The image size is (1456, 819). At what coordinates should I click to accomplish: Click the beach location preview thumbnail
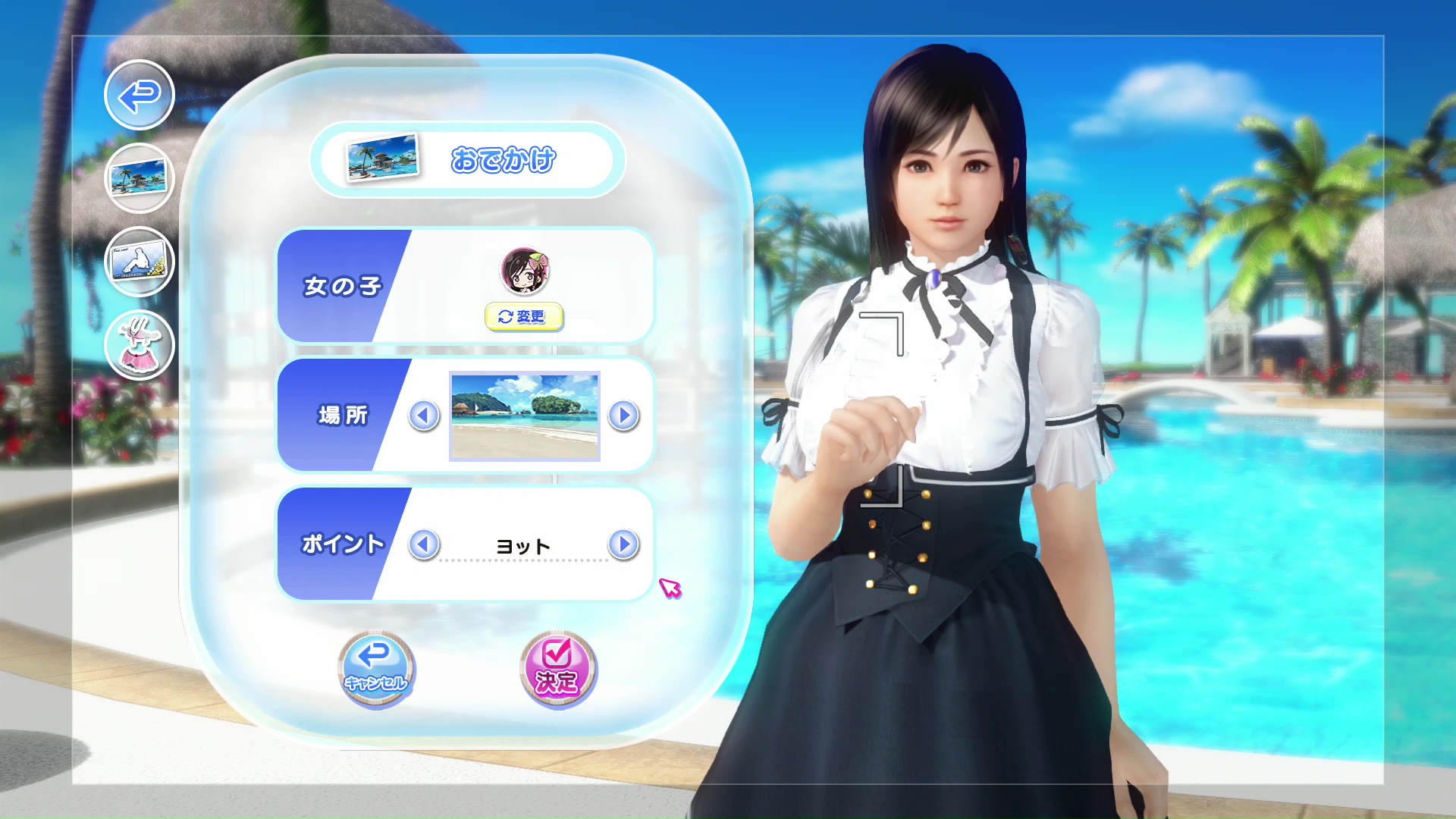pos(523,416)
